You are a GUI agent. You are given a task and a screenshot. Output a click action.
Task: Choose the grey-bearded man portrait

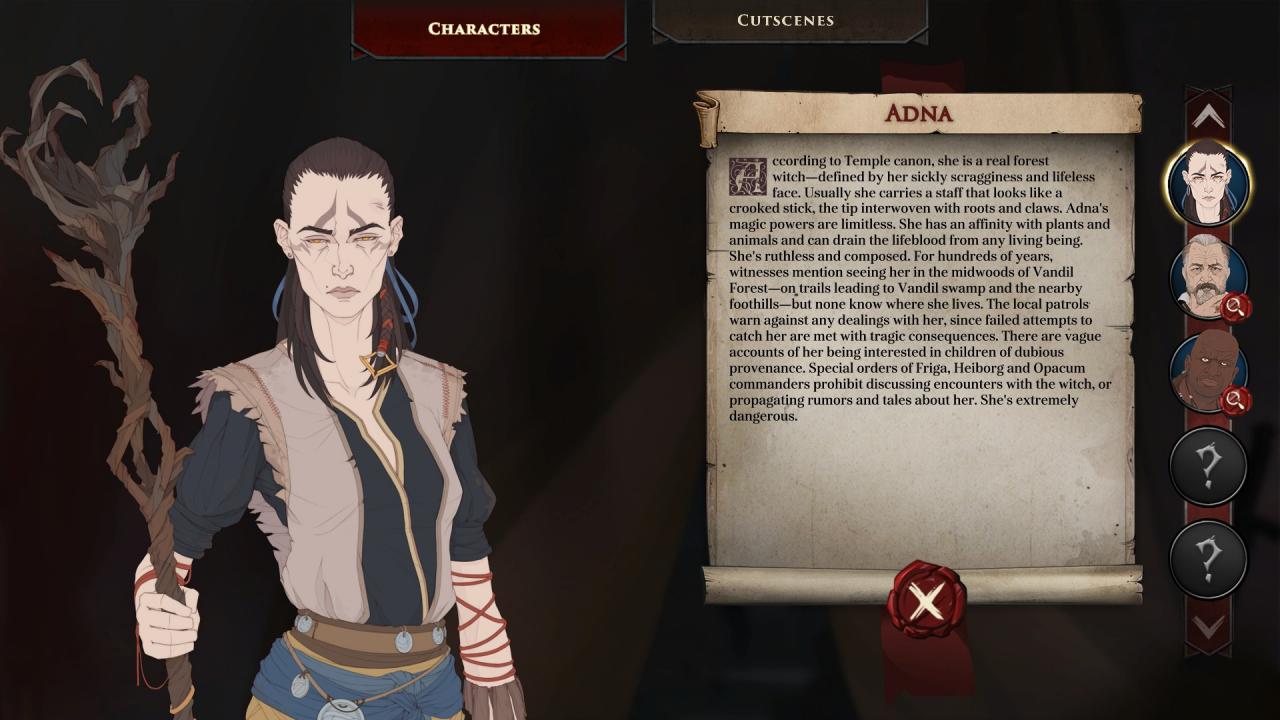point(1208,277)
